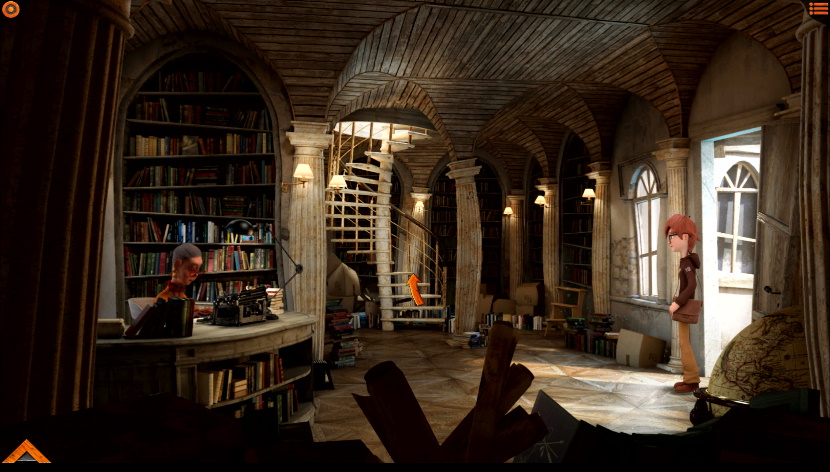Expand the orange triangle inventory tab

click(26, 453)
